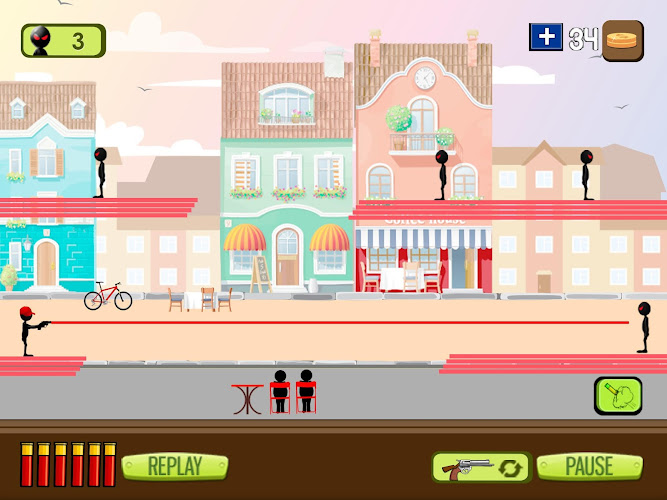This screenshot has height=500, width=667.
Task: Pause the game
Action: coord(590,466)
